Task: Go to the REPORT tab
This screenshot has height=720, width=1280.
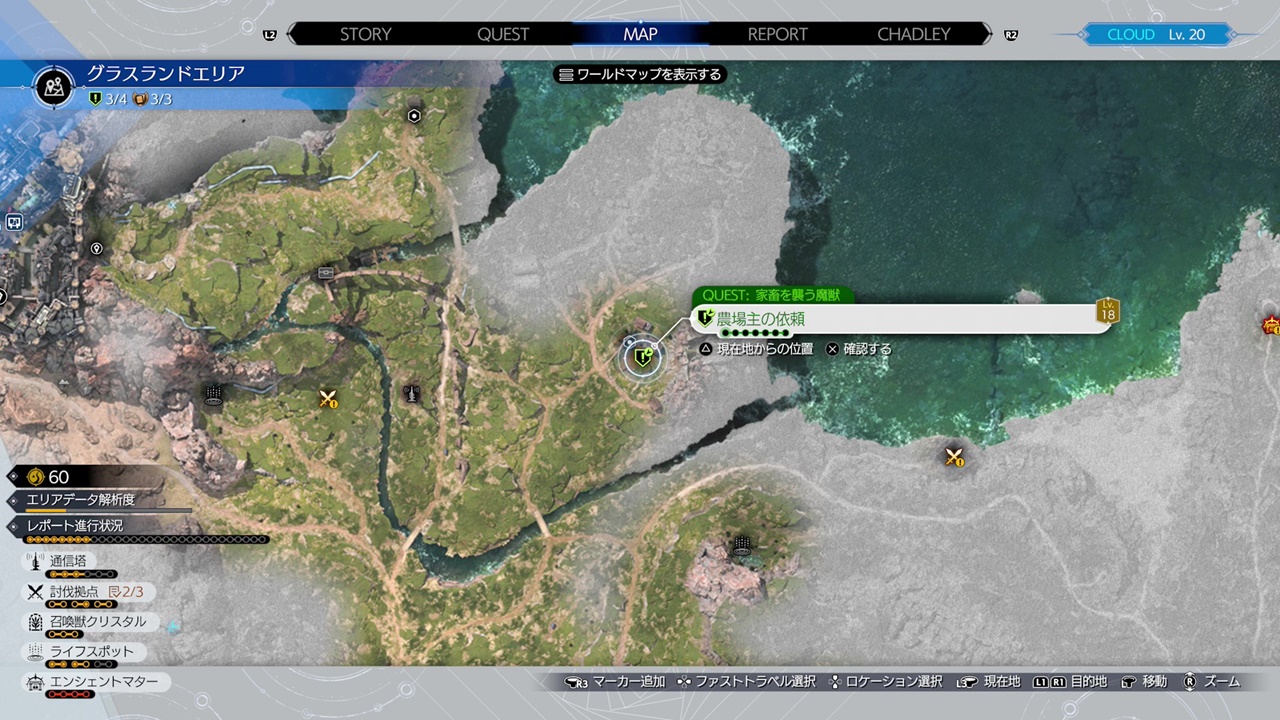Action: tap(777, 34)
